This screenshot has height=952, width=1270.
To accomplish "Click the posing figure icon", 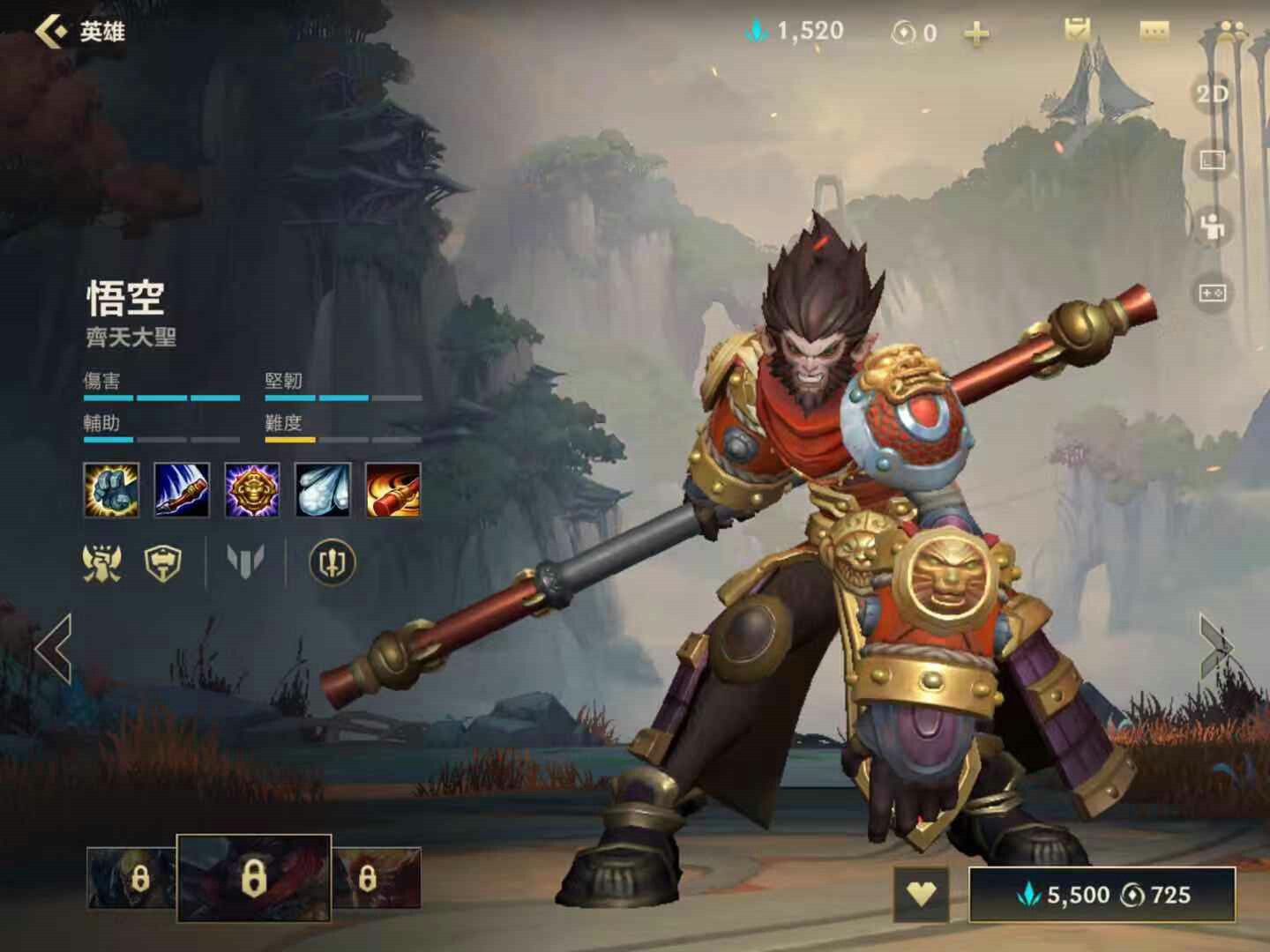I will click(1212, 227).
